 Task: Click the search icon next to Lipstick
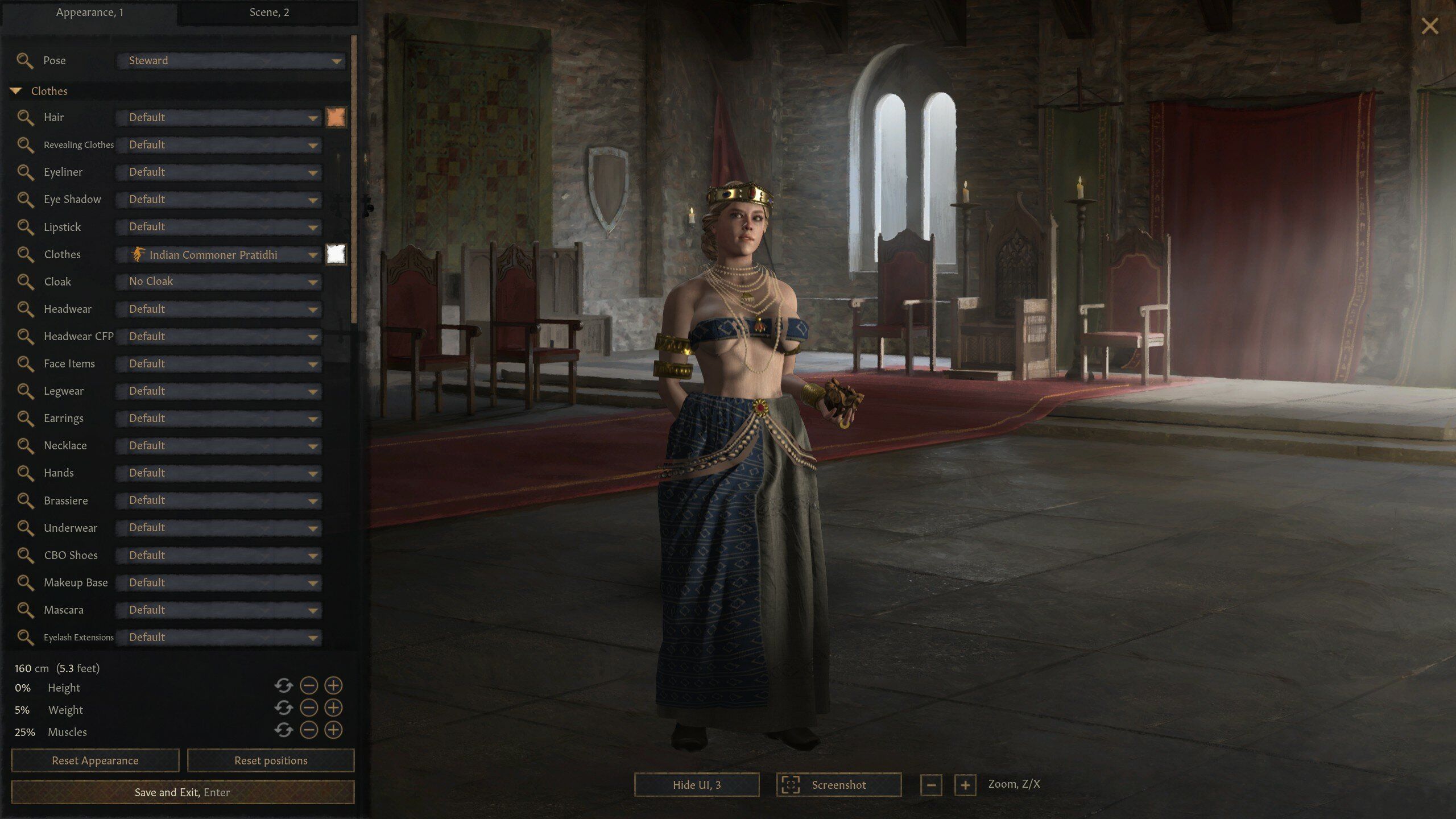[26, 227]
